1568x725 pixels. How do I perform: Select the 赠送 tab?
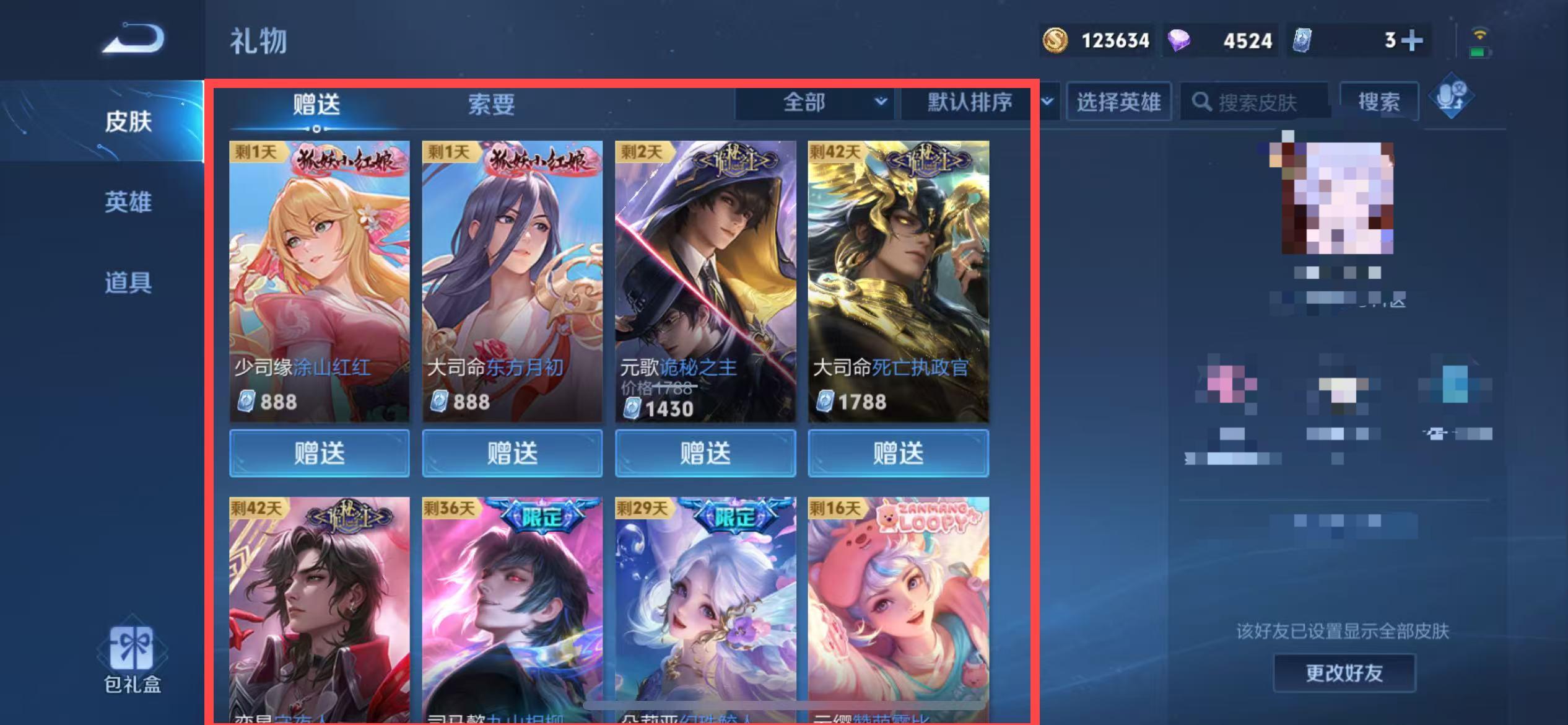tap(316, 104)
